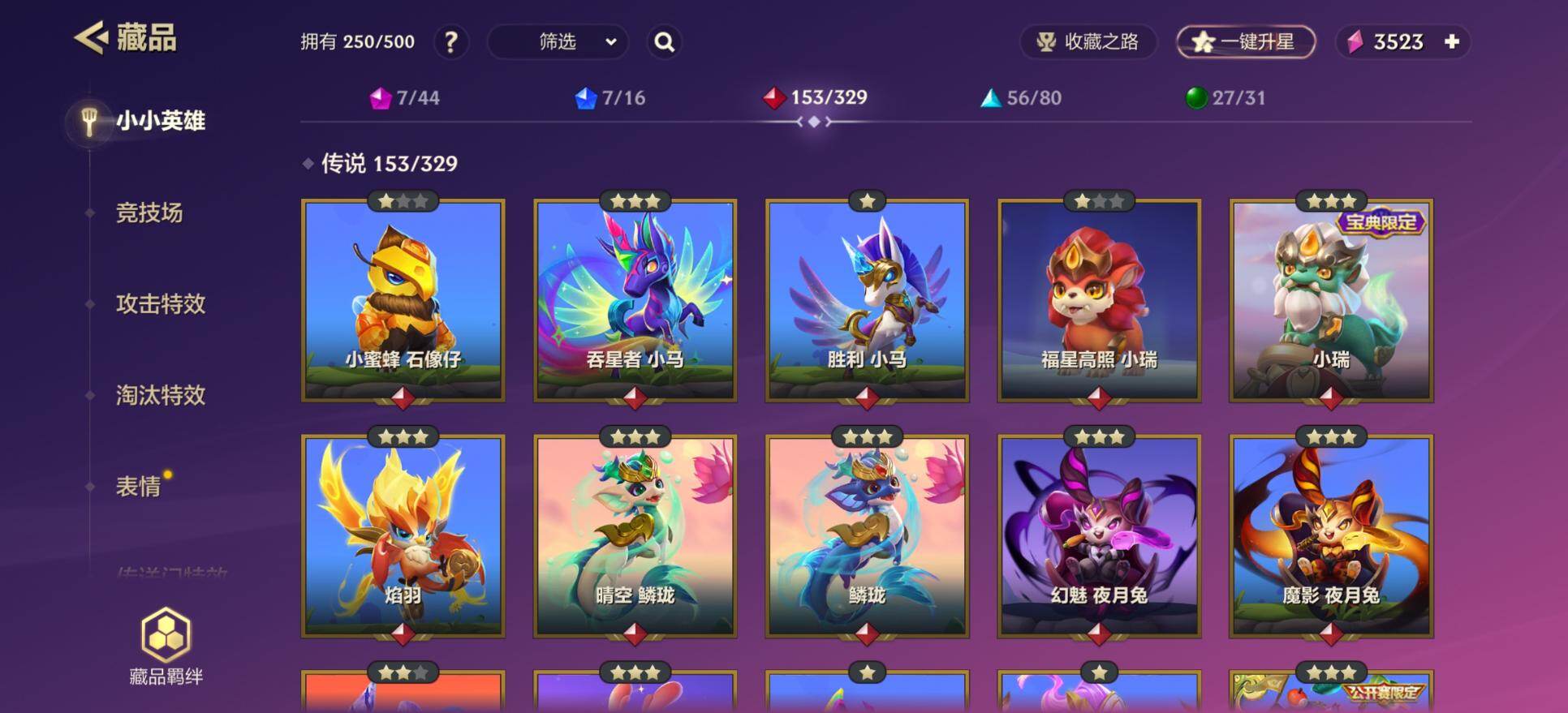Screen dimensions: 1568x713
Task: Open 藏品羁绊 honeycomb button
Action: [166, 646]
